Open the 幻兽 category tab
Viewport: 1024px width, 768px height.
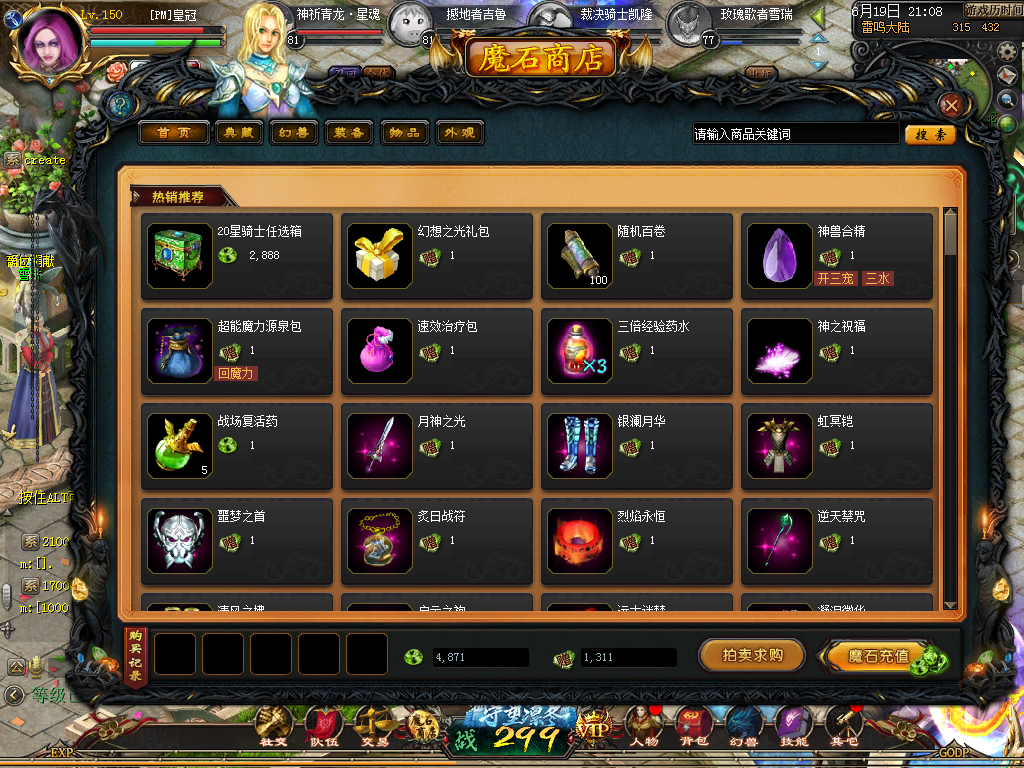click(293, 133)
